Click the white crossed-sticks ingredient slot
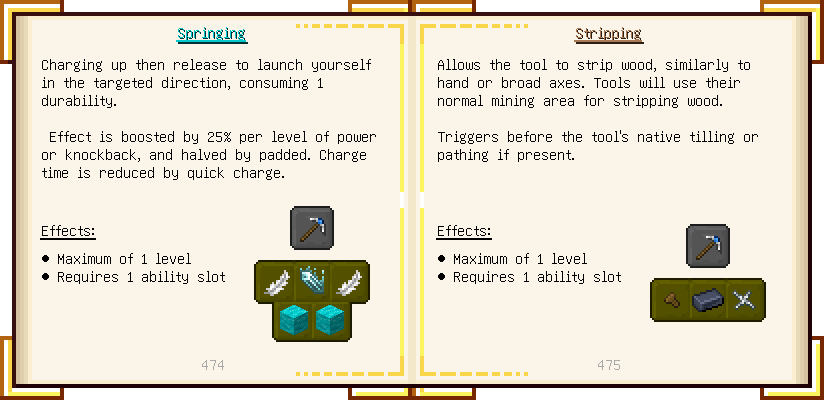The height and width of the screenshot is (400, 824). (x=744, y=300)
